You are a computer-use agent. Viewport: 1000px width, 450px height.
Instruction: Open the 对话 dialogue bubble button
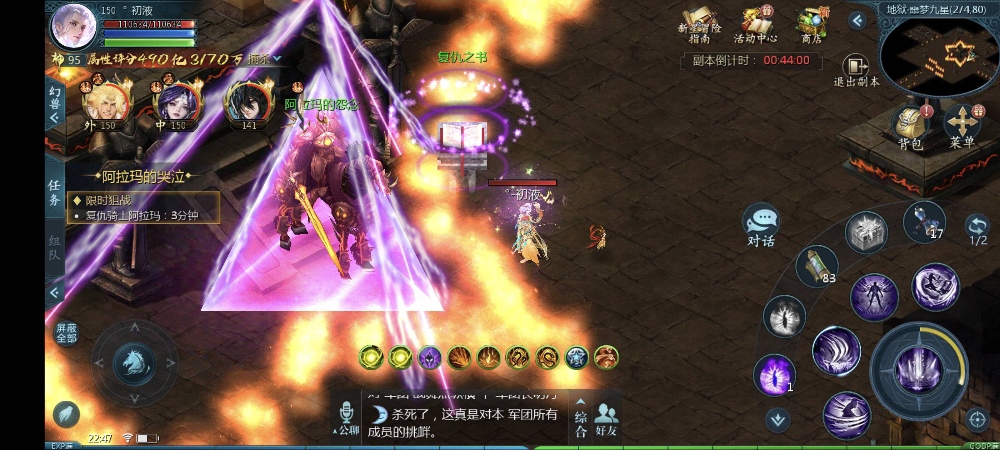click(x=762, y=223)
